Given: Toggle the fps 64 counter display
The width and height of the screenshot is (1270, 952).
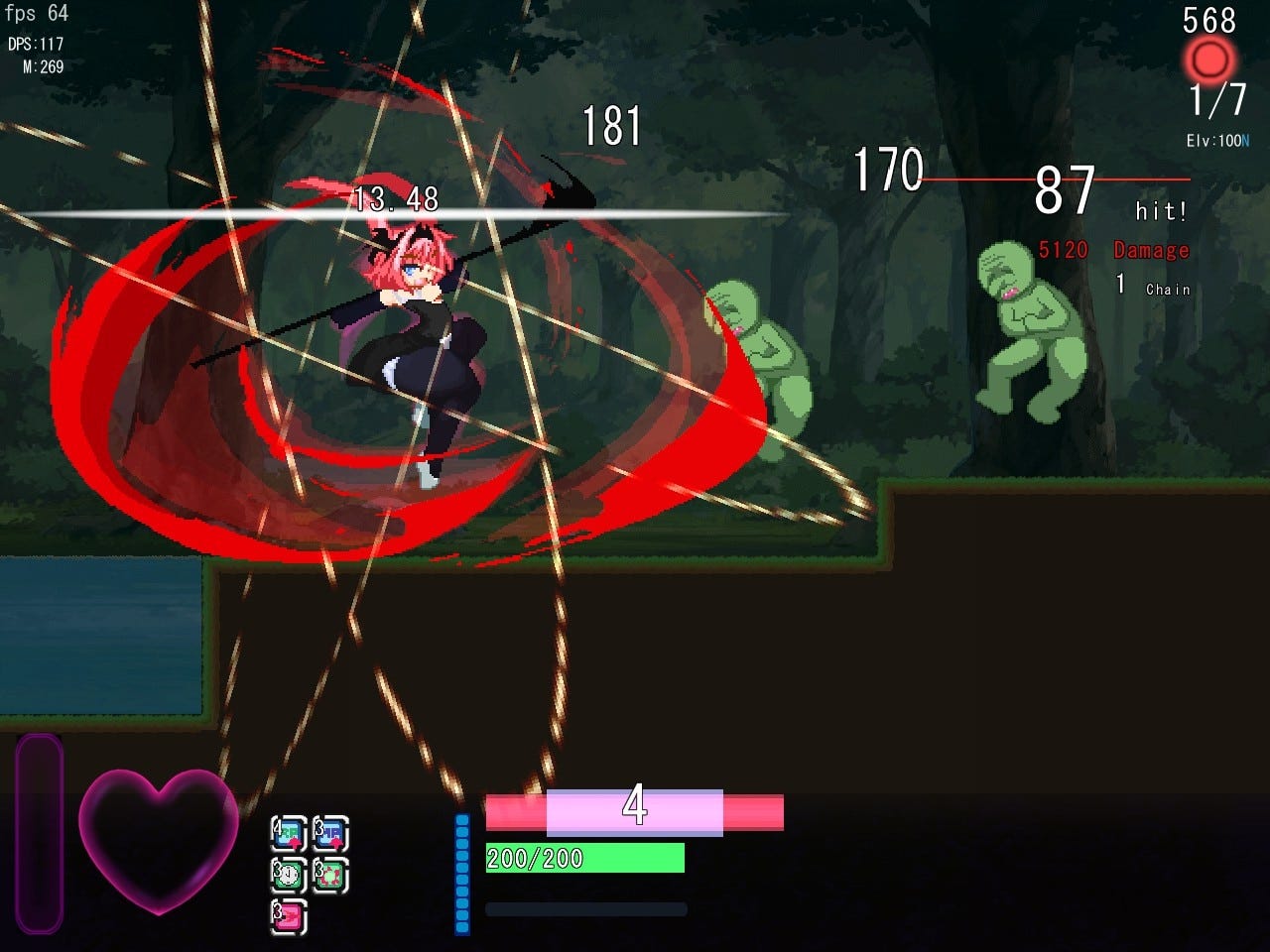Looking at the screenshot, I should pos(38,14).
